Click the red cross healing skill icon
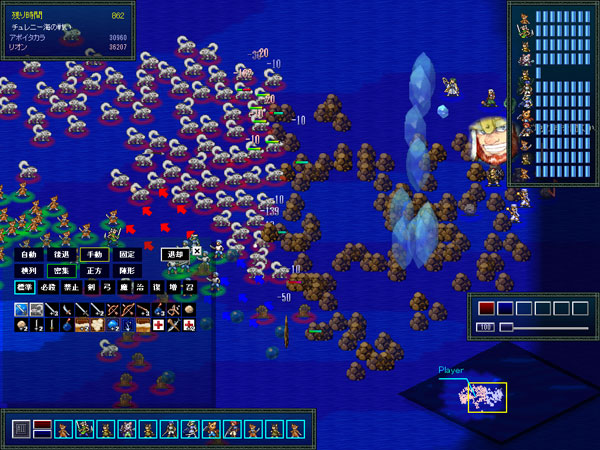 [158, 326]
